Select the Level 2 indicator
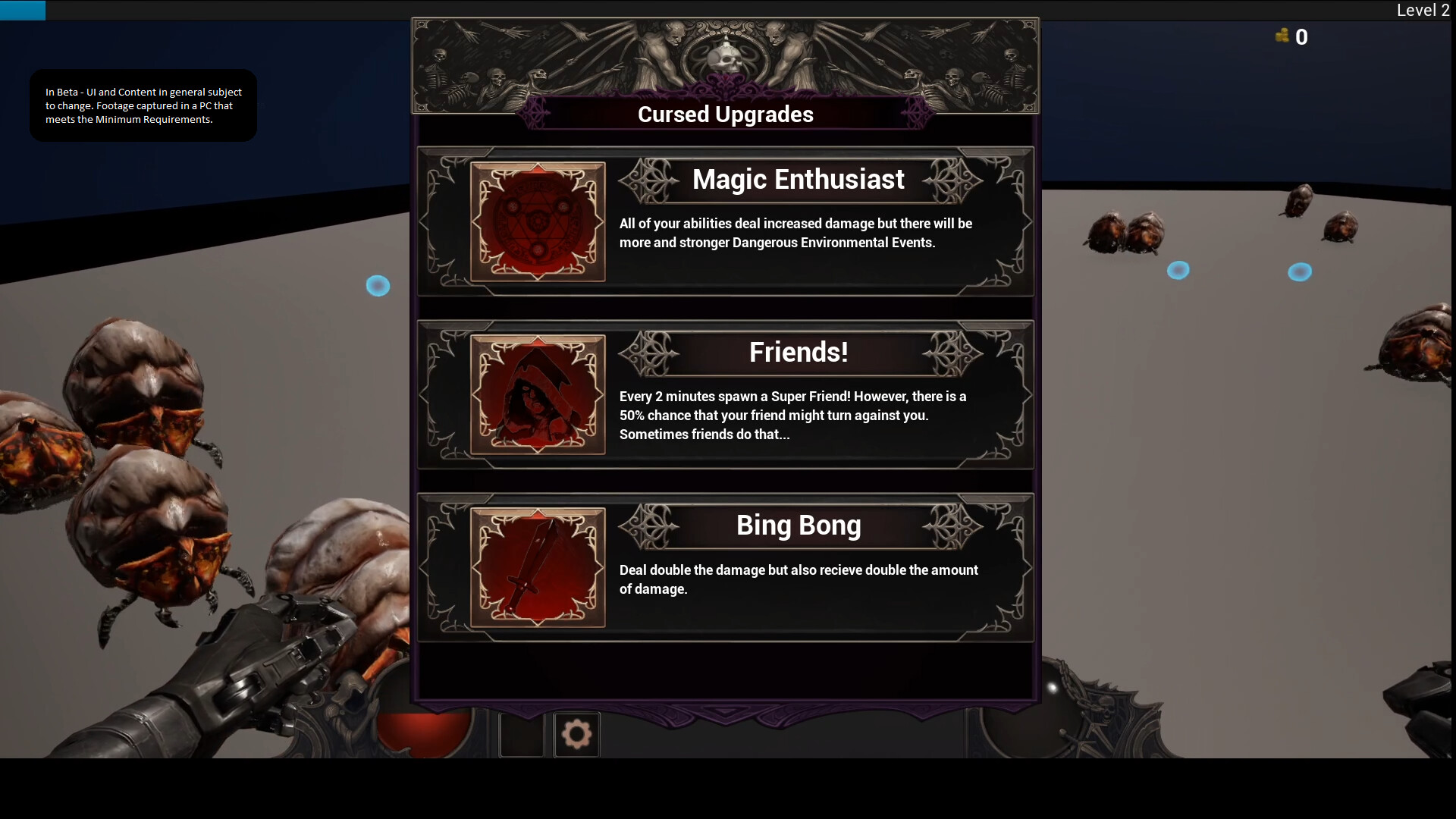 tap(1423, 10)
